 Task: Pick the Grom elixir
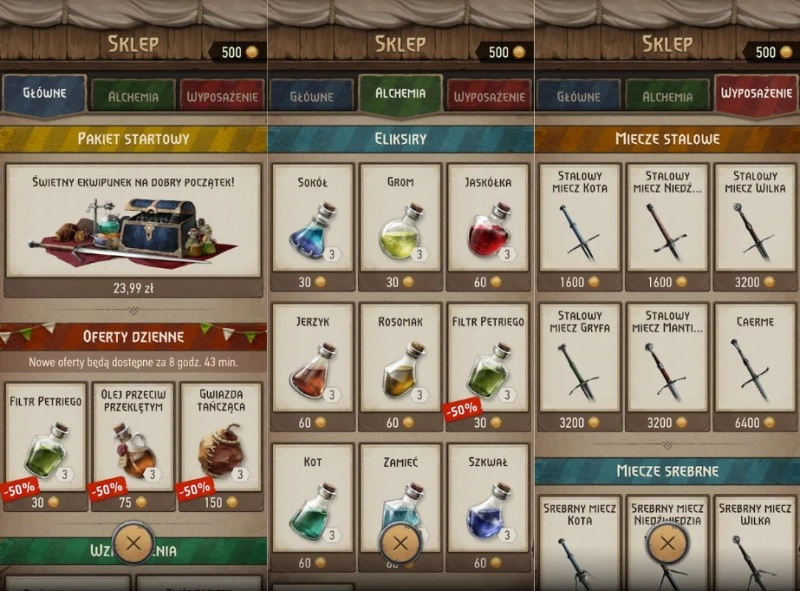click(x=400, y=227)
